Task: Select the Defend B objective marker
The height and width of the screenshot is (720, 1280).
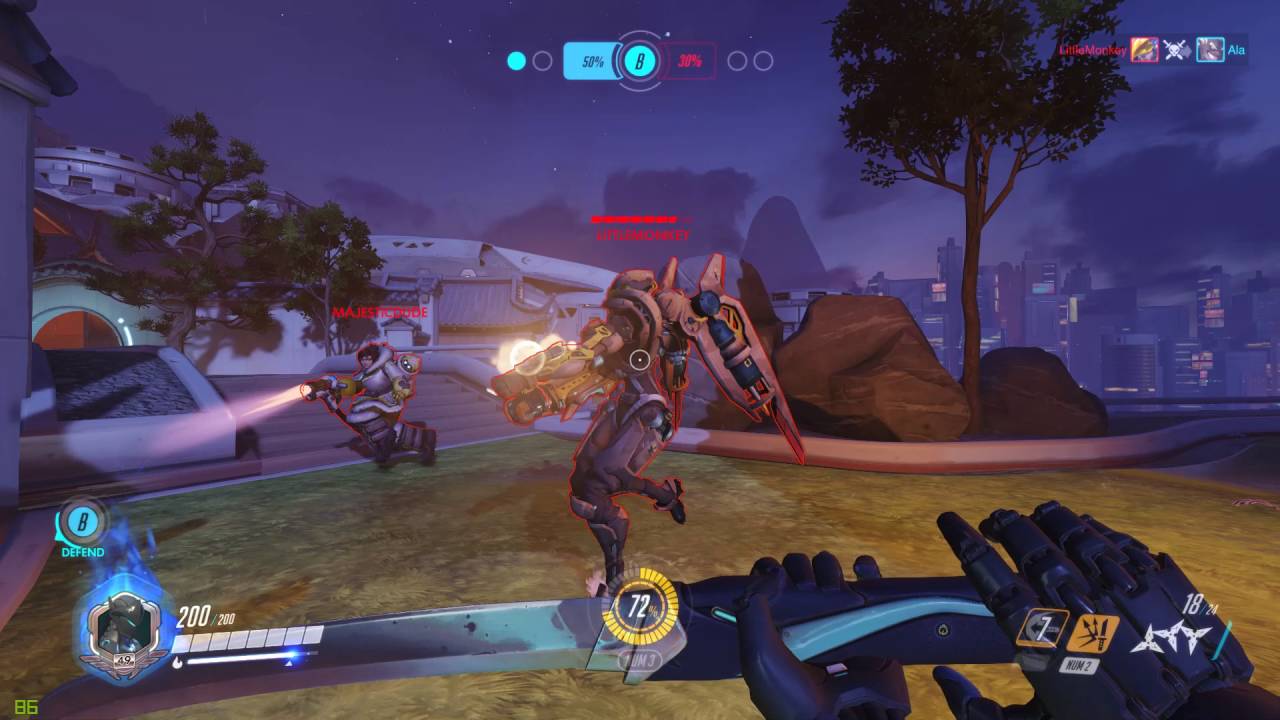Action: (81, 524)
